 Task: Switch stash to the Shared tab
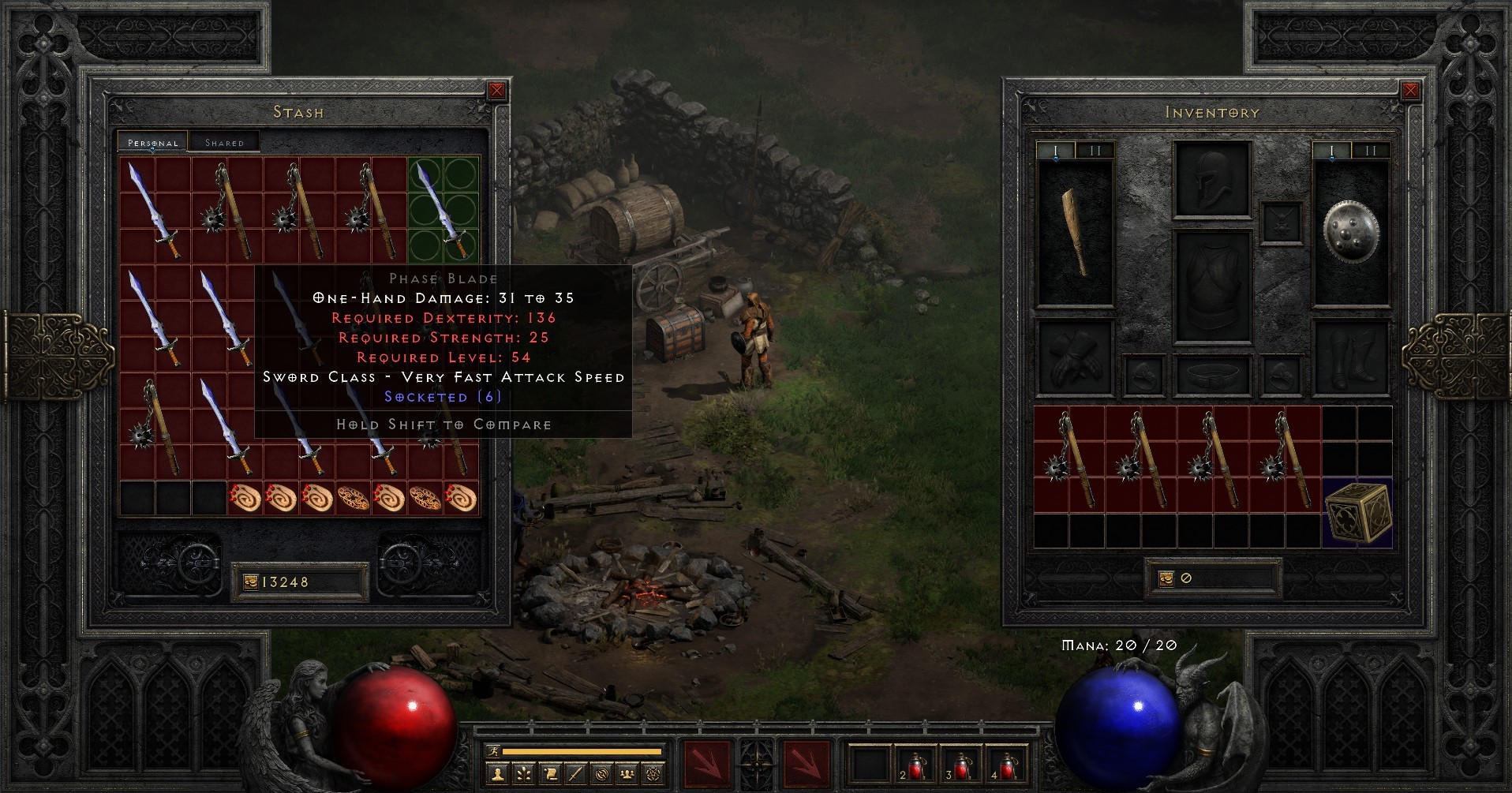(x=226, y=142)
